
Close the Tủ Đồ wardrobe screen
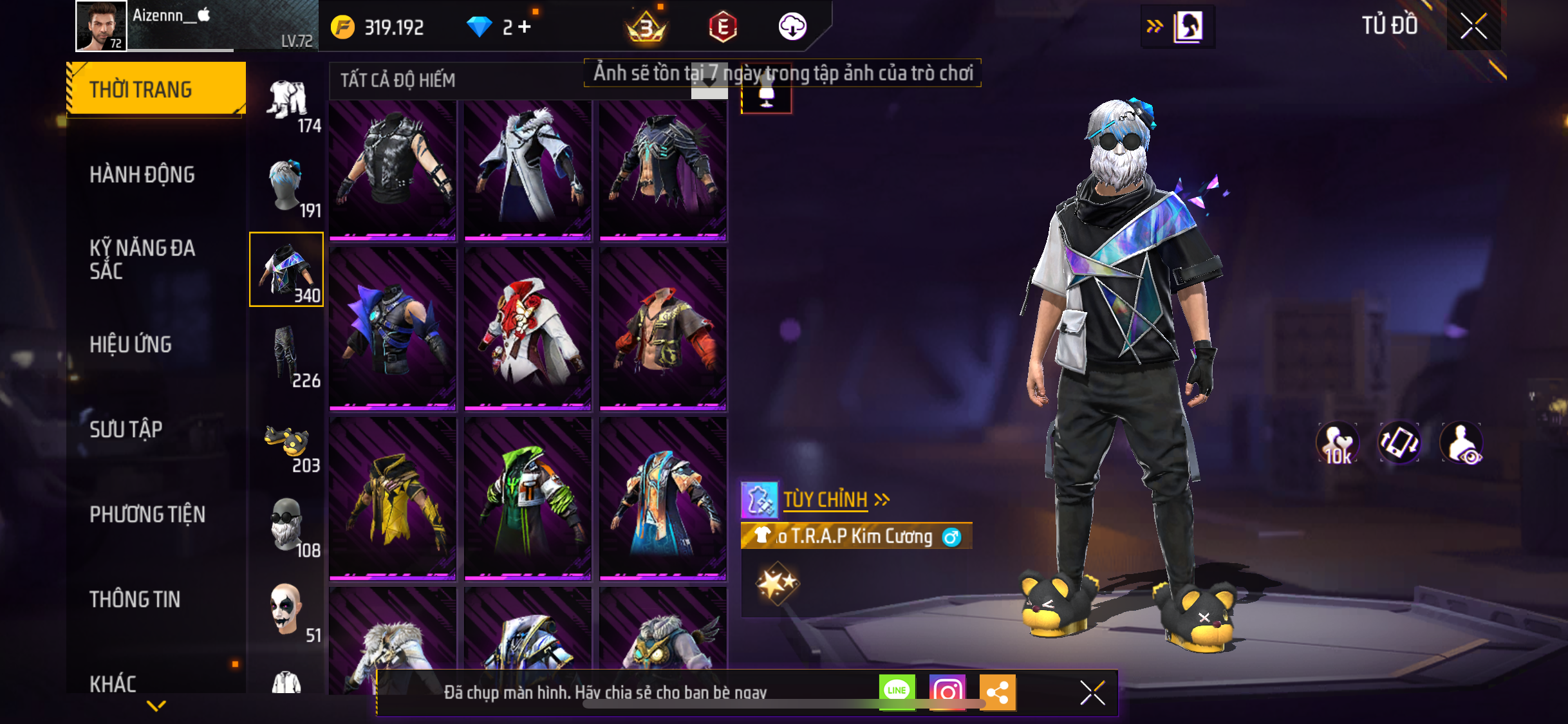pyautogui.click(x=1473, y=26)
